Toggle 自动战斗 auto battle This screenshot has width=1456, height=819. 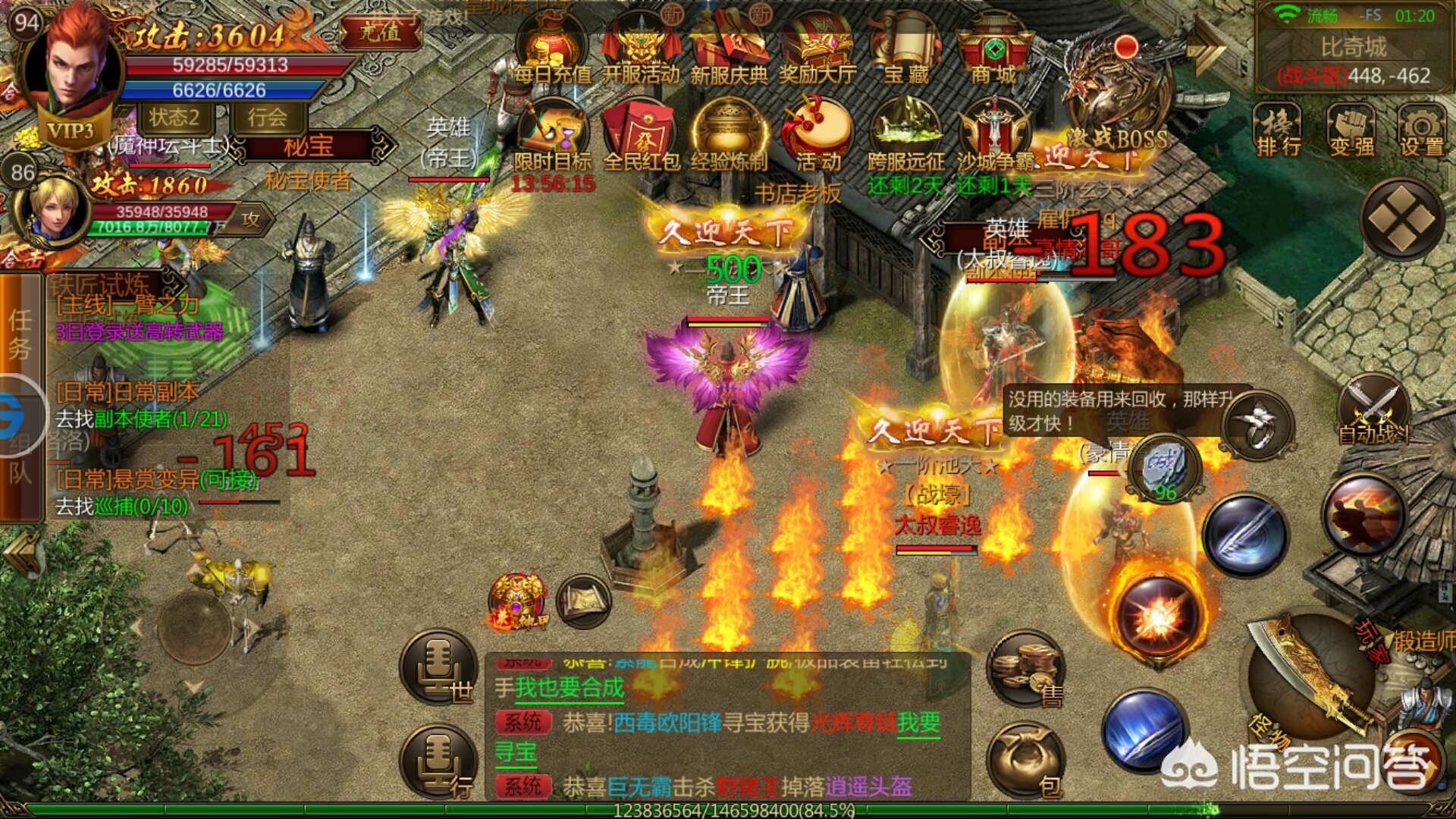[1373, 413]
